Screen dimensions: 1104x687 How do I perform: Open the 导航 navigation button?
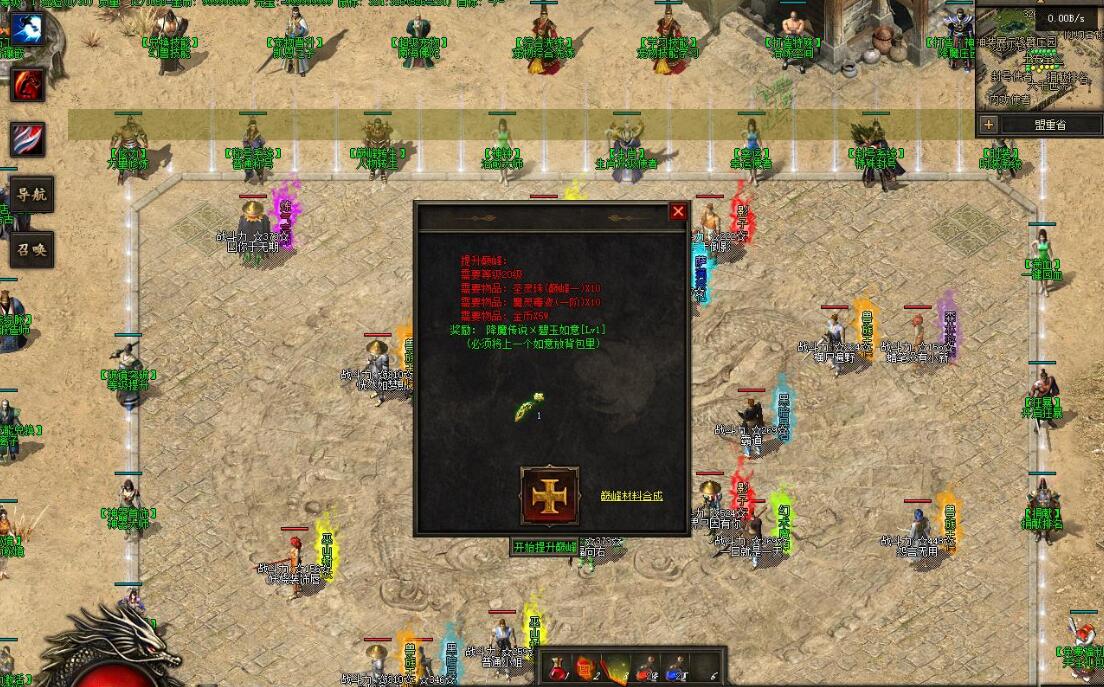(x=29, y=195)
